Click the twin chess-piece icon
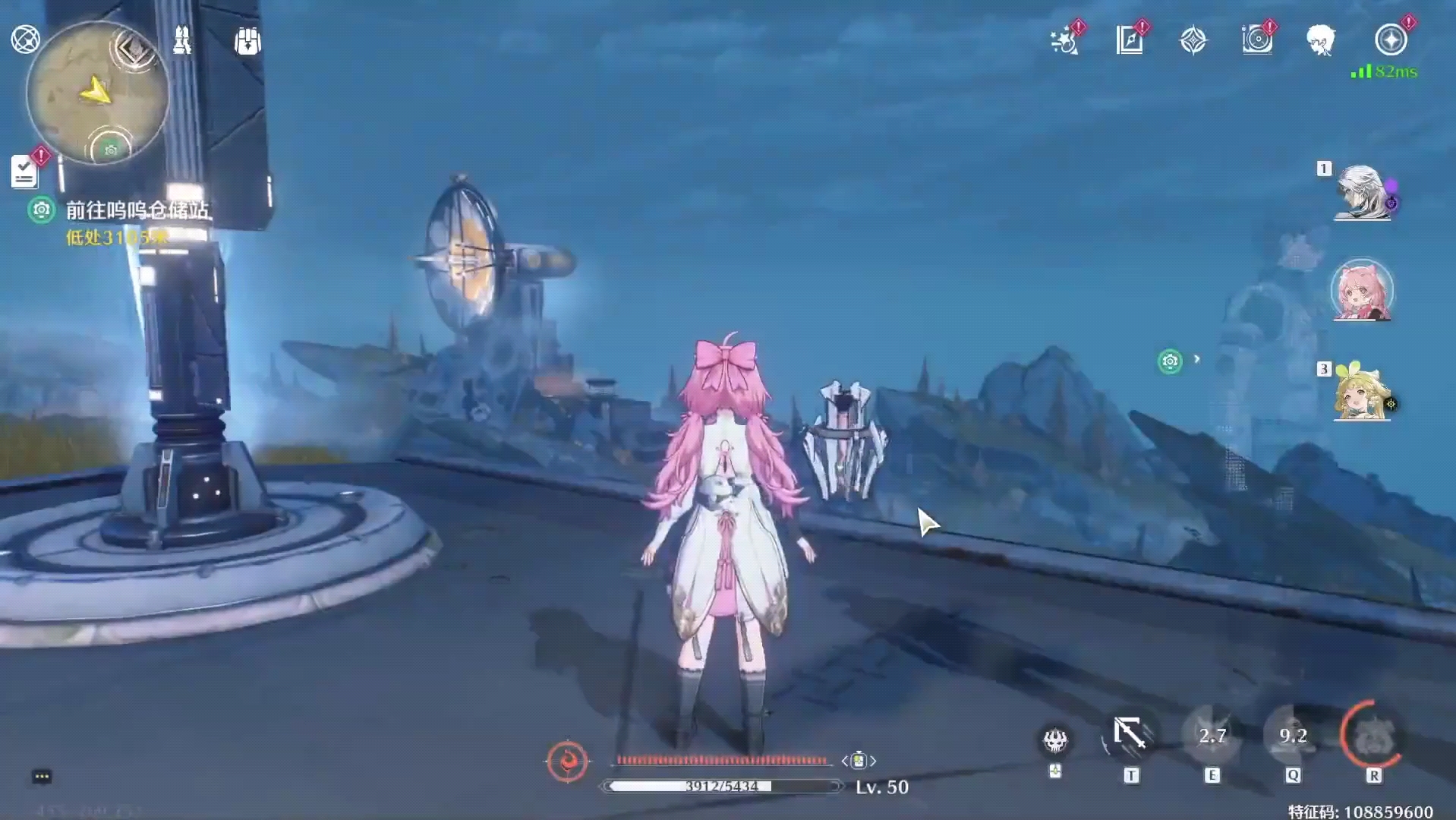Image resolution: width=1456 pixels, height=820 pixels. (182, 40)
